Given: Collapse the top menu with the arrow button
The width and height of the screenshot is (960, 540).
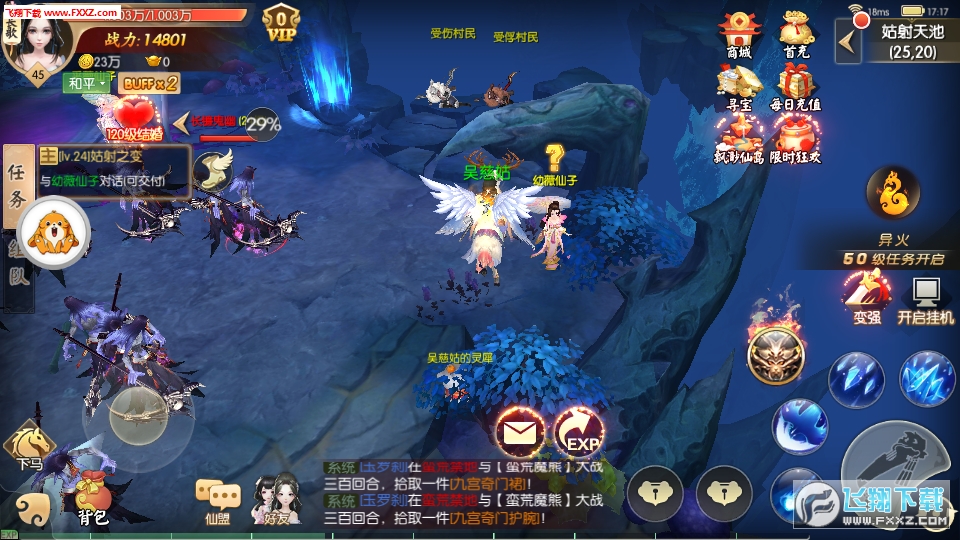Looking at the screenshot, I should pos(848,41).
